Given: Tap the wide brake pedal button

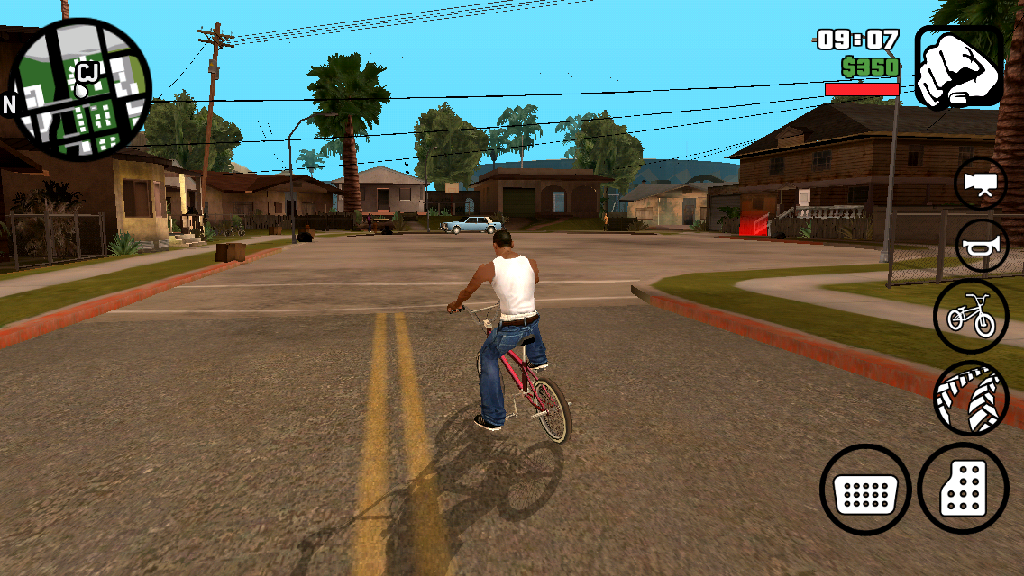Looking at the screenshot, I should (865, 490).
